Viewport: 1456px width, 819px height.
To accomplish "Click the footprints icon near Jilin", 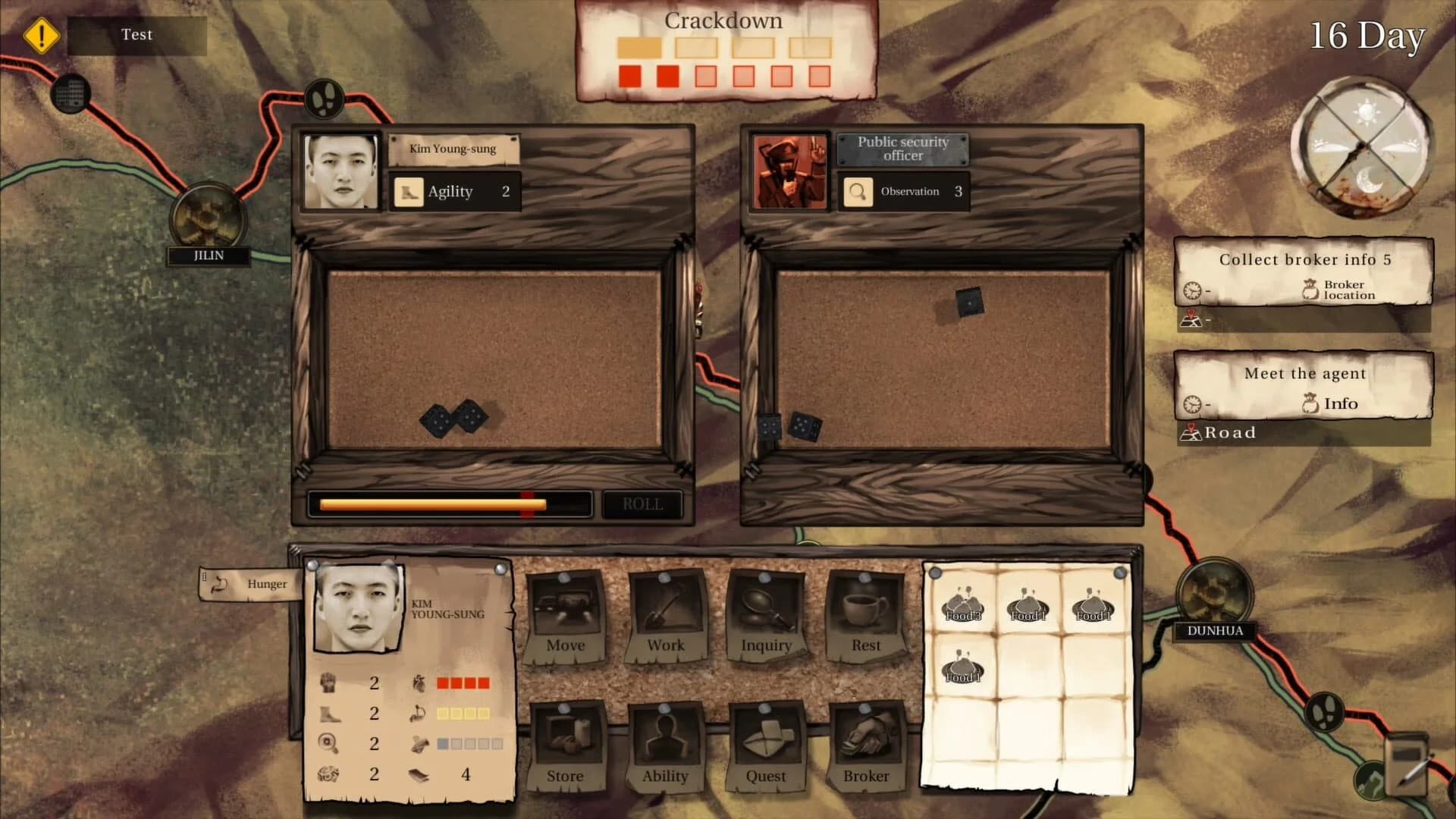I will (x=325, y=97).
